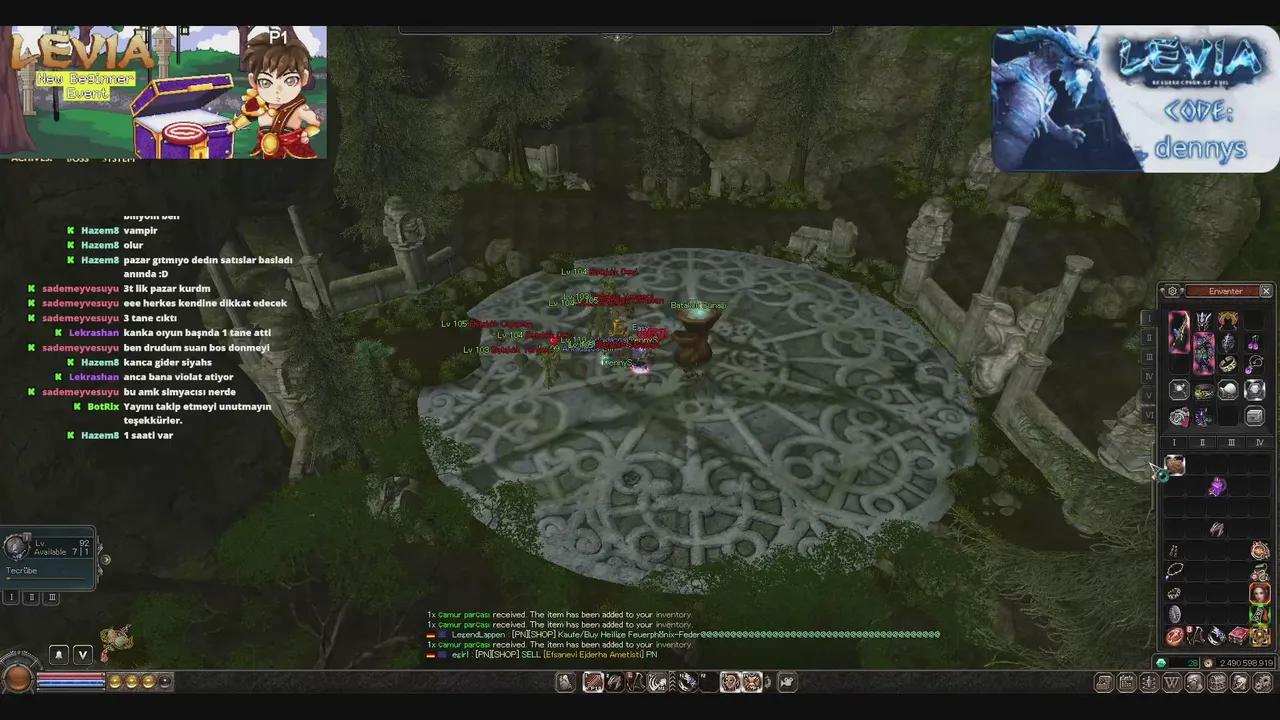Open the calendar event icon near the minimap bar

(1126, 682)
